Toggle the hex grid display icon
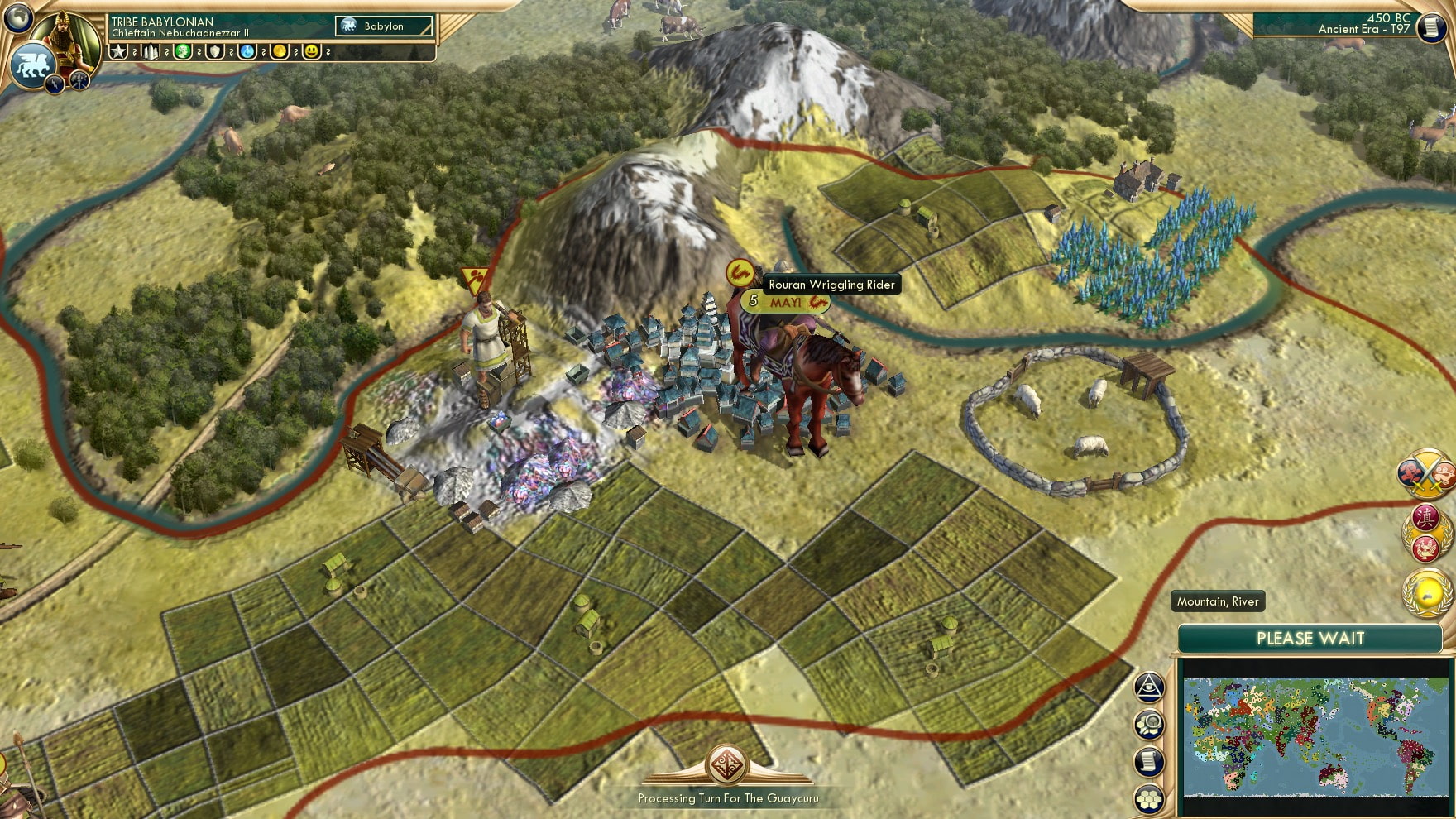The image size is (1456, 819). coord(1149,799)
